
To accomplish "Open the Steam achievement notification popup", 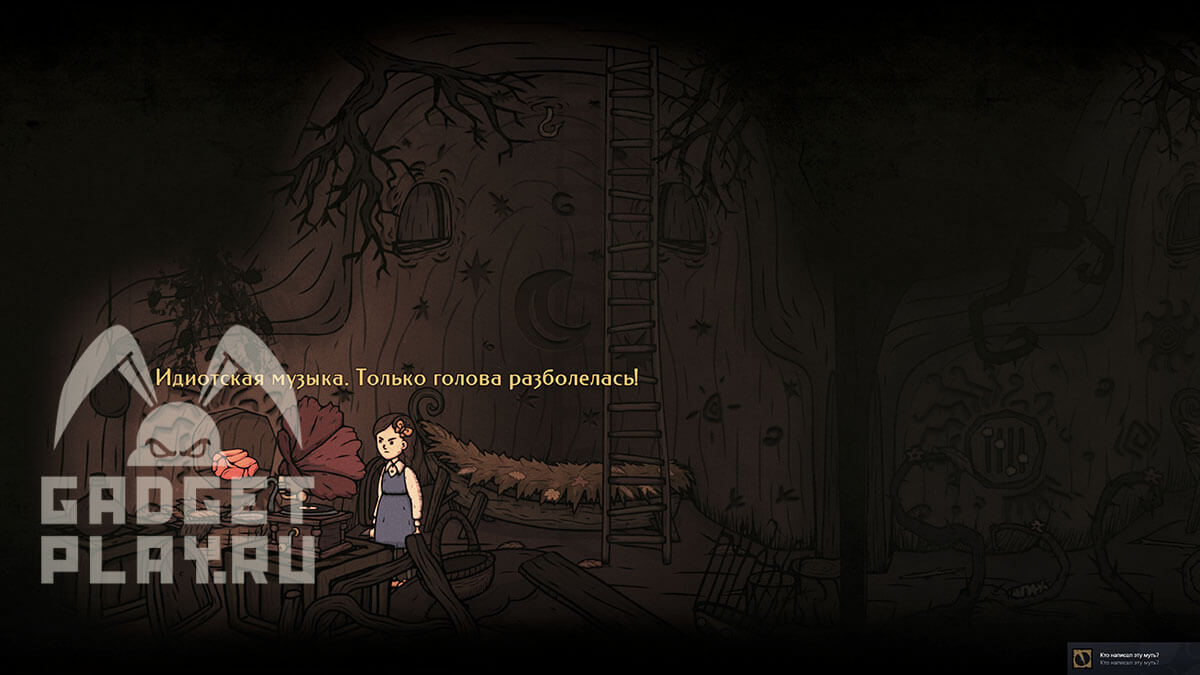I will pyautogui.click(x=1133, y=658).
